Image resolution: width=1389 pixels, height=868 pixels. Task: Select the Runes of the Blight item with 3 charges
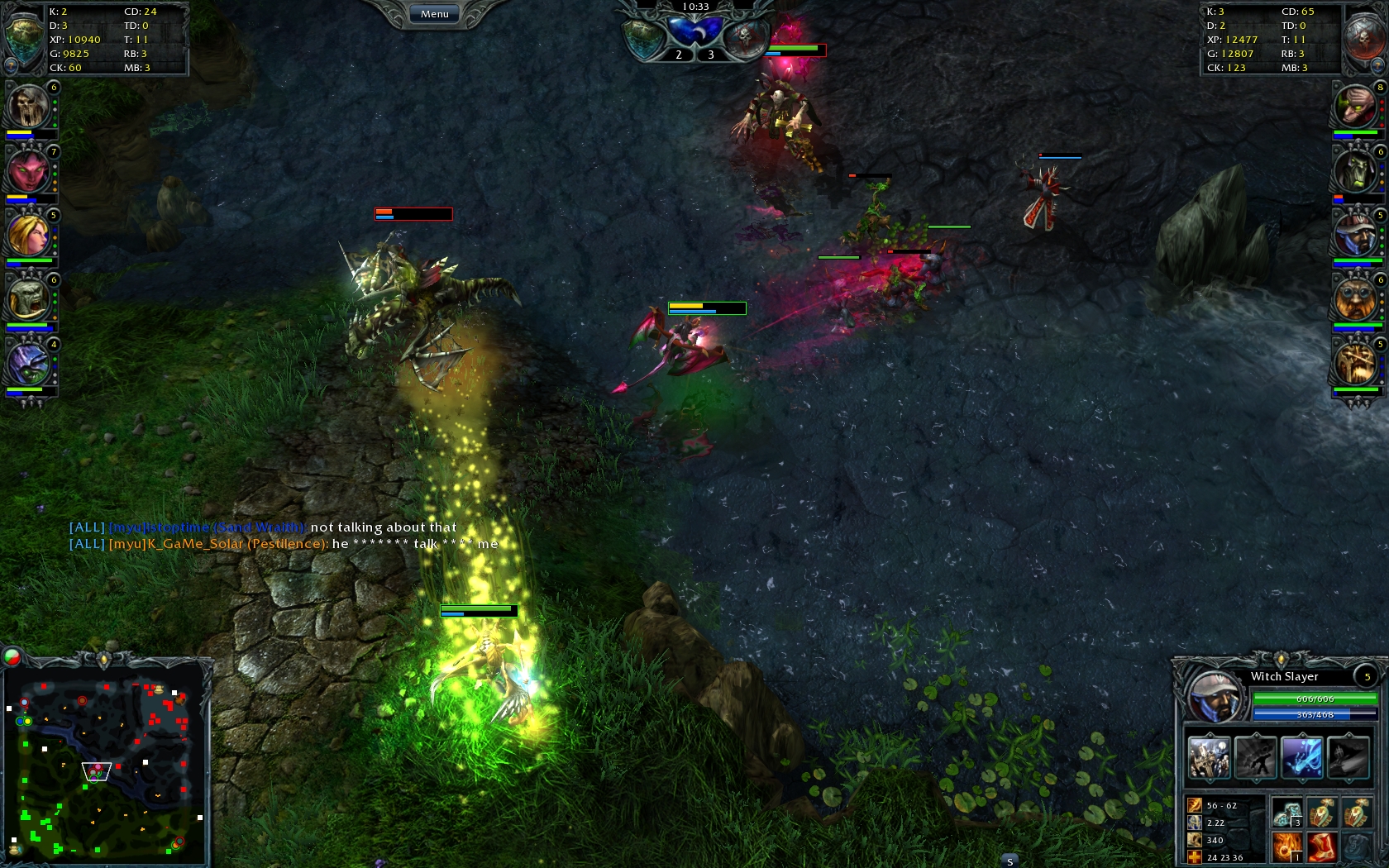point(1286,813)
